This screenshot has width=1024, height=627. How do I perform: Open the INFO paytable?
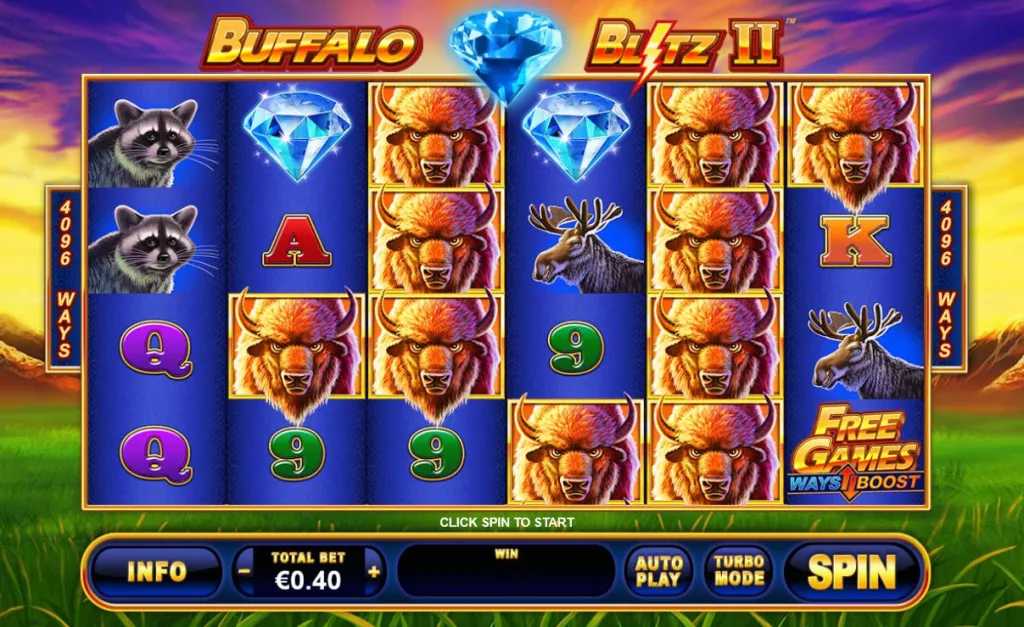coord(156,571)
